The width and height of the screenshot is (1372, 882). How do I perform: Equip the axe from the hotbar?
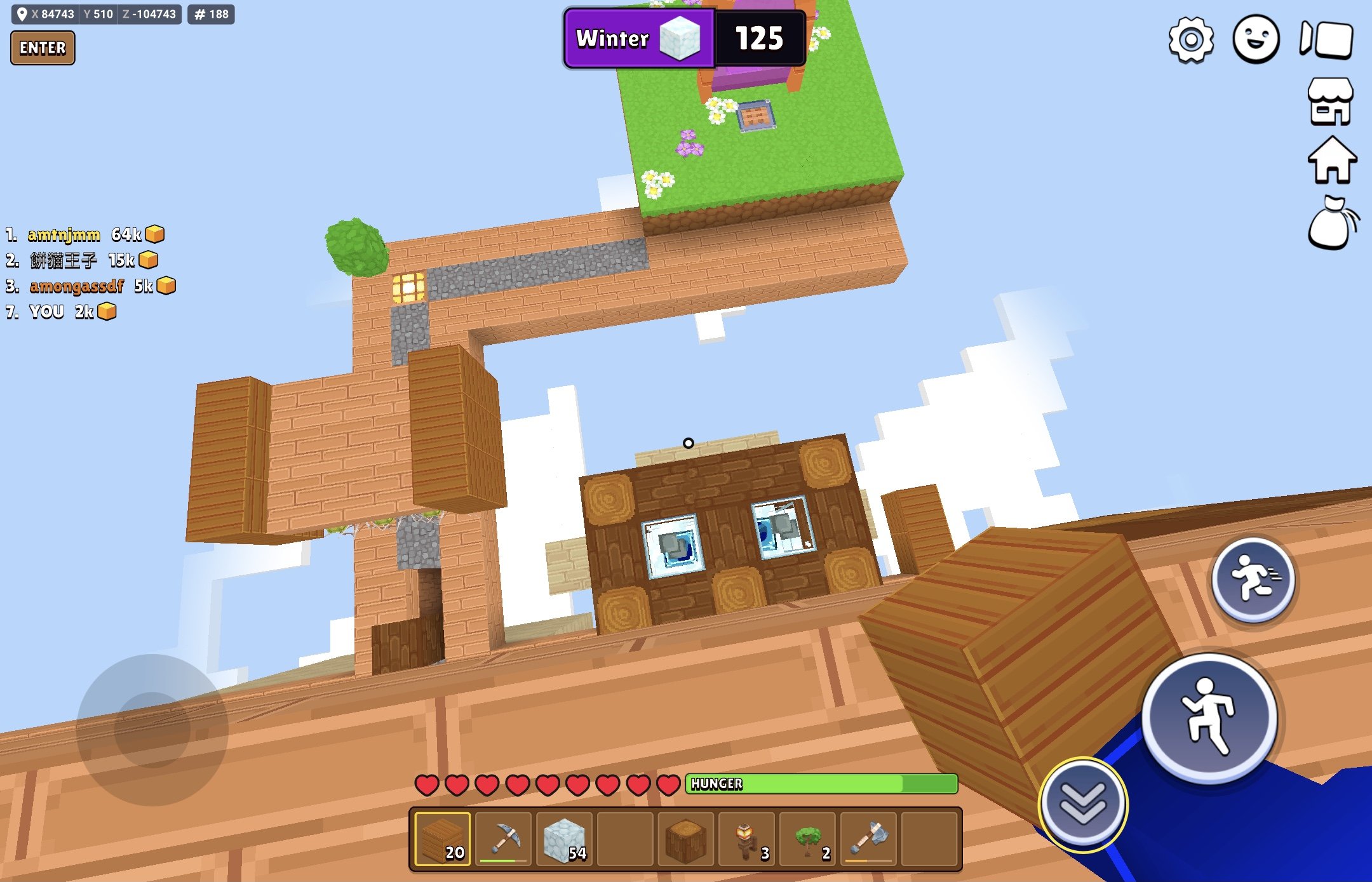pos(869,839)
